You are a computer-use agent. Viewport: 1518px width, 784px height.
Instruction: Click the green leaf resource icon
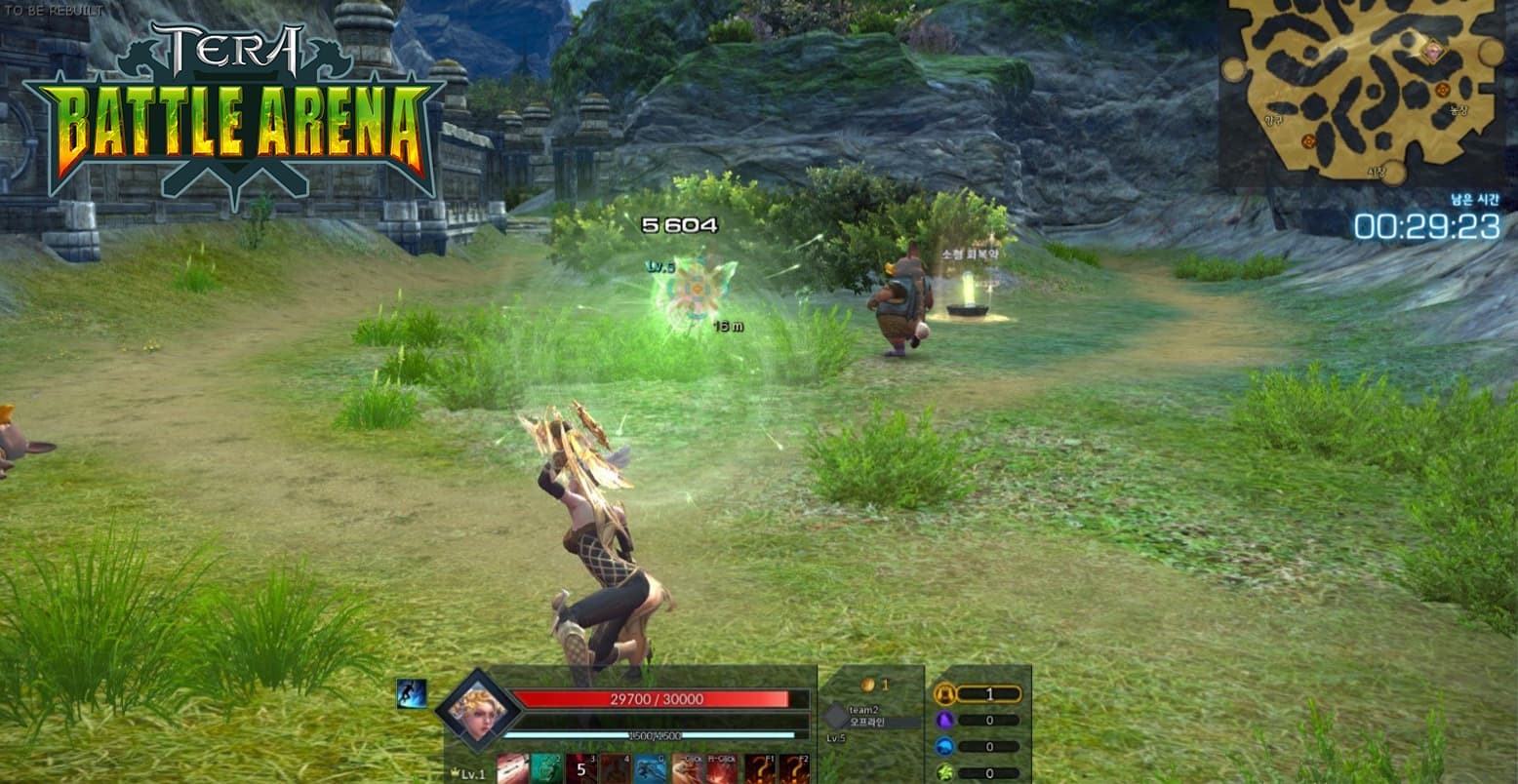point(942,771)
